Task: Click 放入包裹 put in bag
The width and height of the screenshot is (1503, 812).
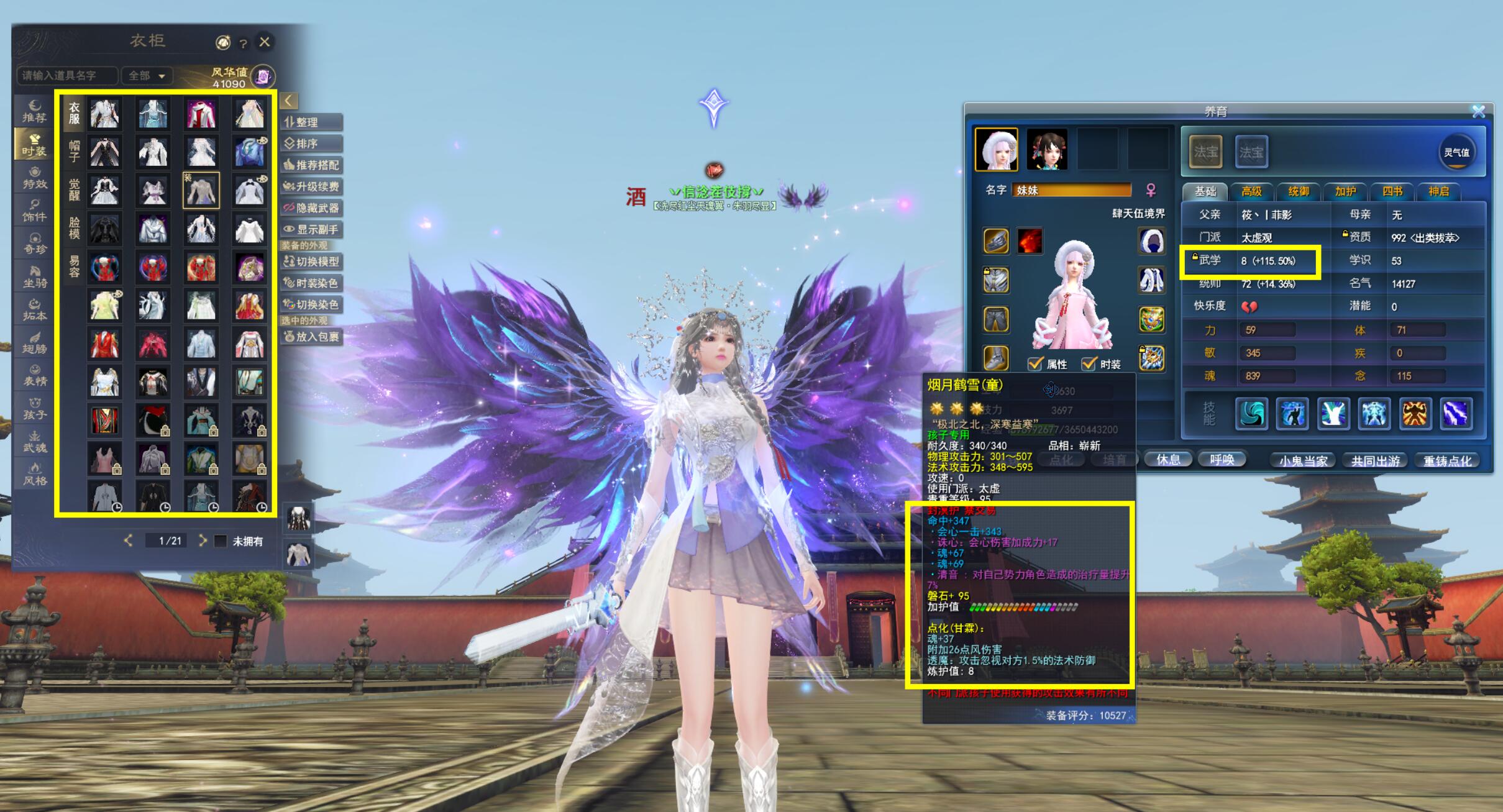Action: click(311, 337)
